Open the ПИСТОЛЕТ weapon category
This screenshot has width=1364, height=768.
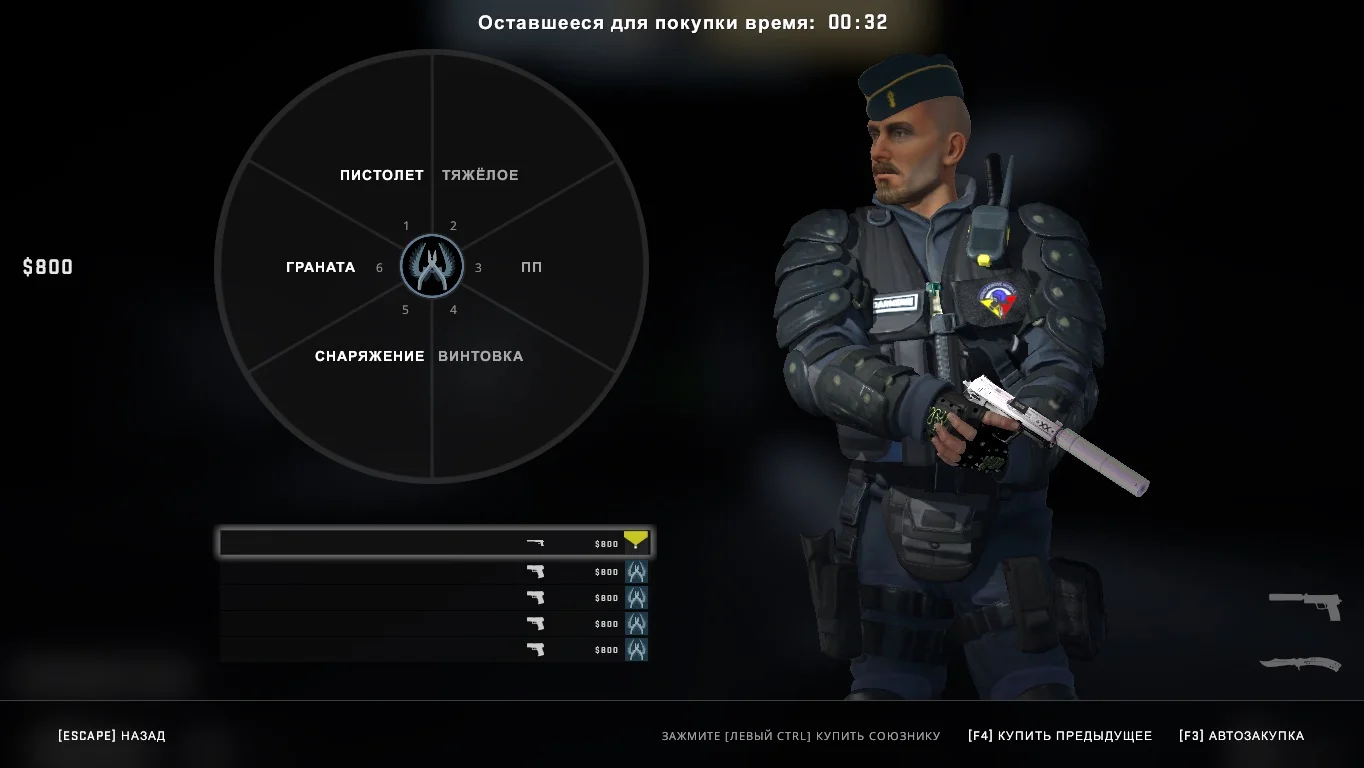click(381, 175)
